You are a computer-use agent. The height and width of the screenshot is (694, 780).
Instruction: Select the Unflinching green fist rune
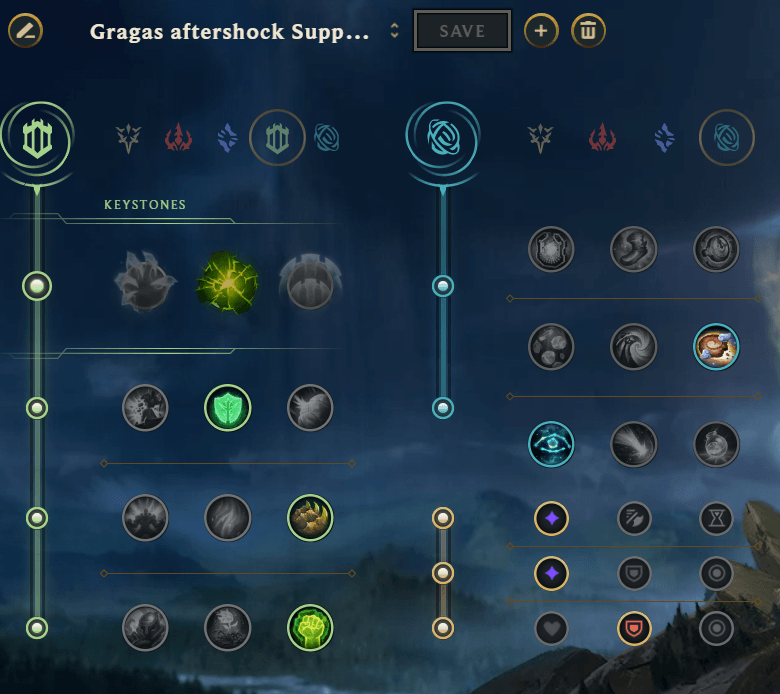pos(310,628)
